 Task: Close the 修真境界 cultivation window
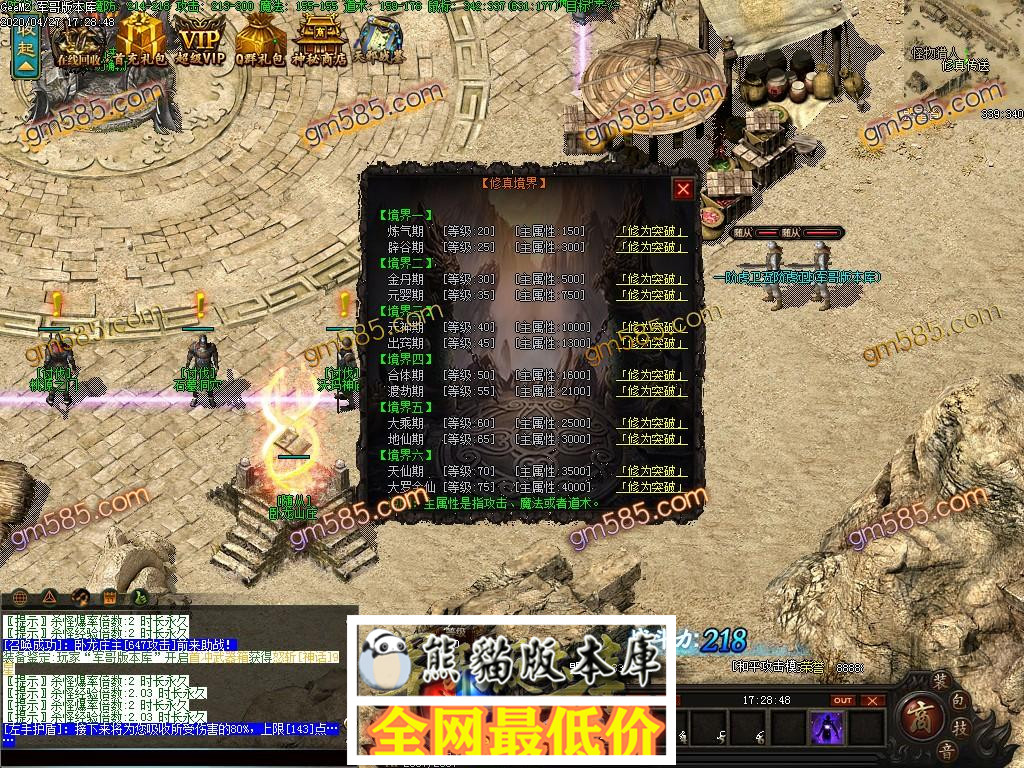click(683, 189)
